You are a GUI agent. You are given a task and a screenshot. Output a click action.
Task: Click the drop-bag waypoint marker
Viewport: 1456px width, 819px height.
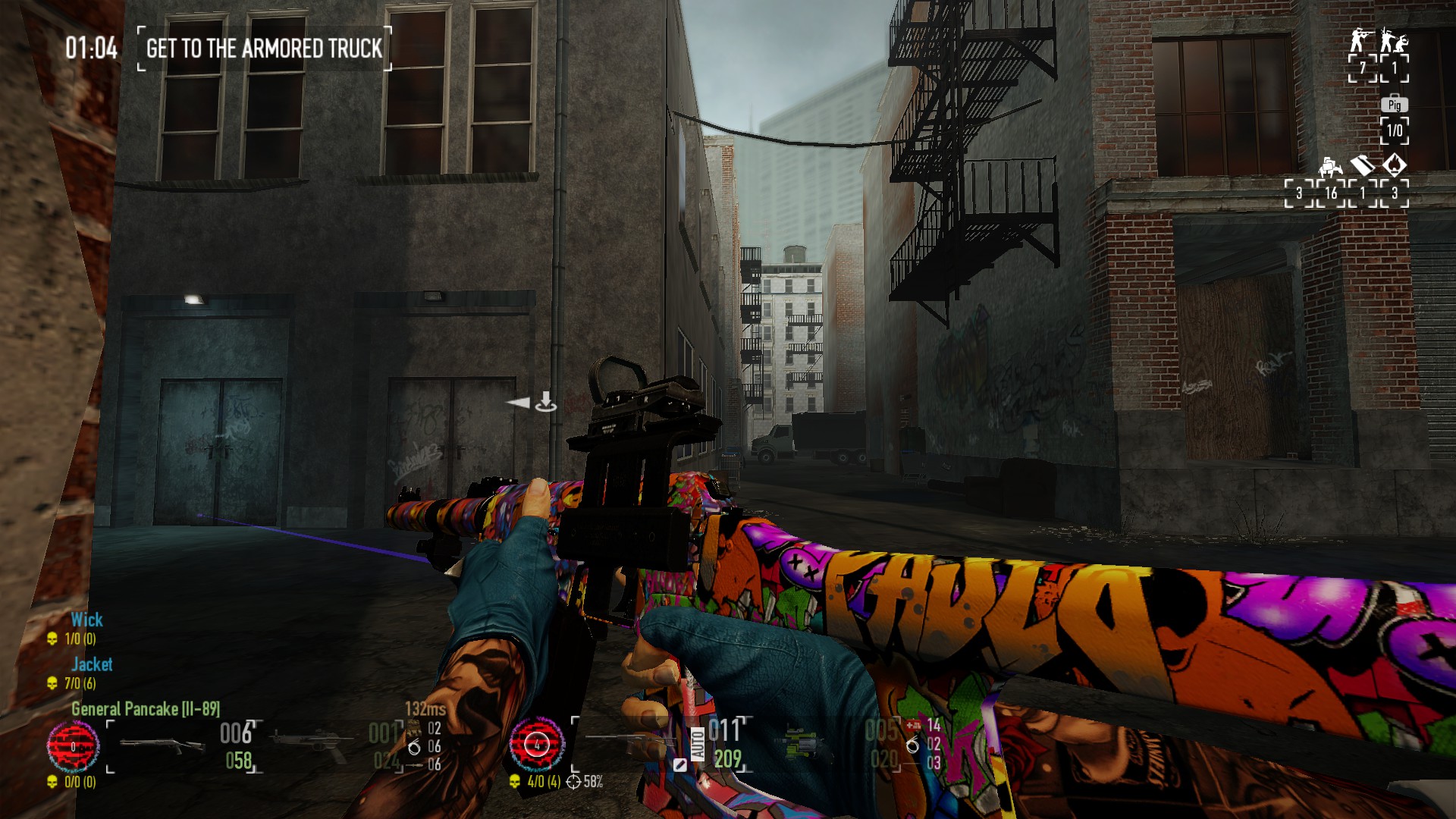[x=544, y=402]
